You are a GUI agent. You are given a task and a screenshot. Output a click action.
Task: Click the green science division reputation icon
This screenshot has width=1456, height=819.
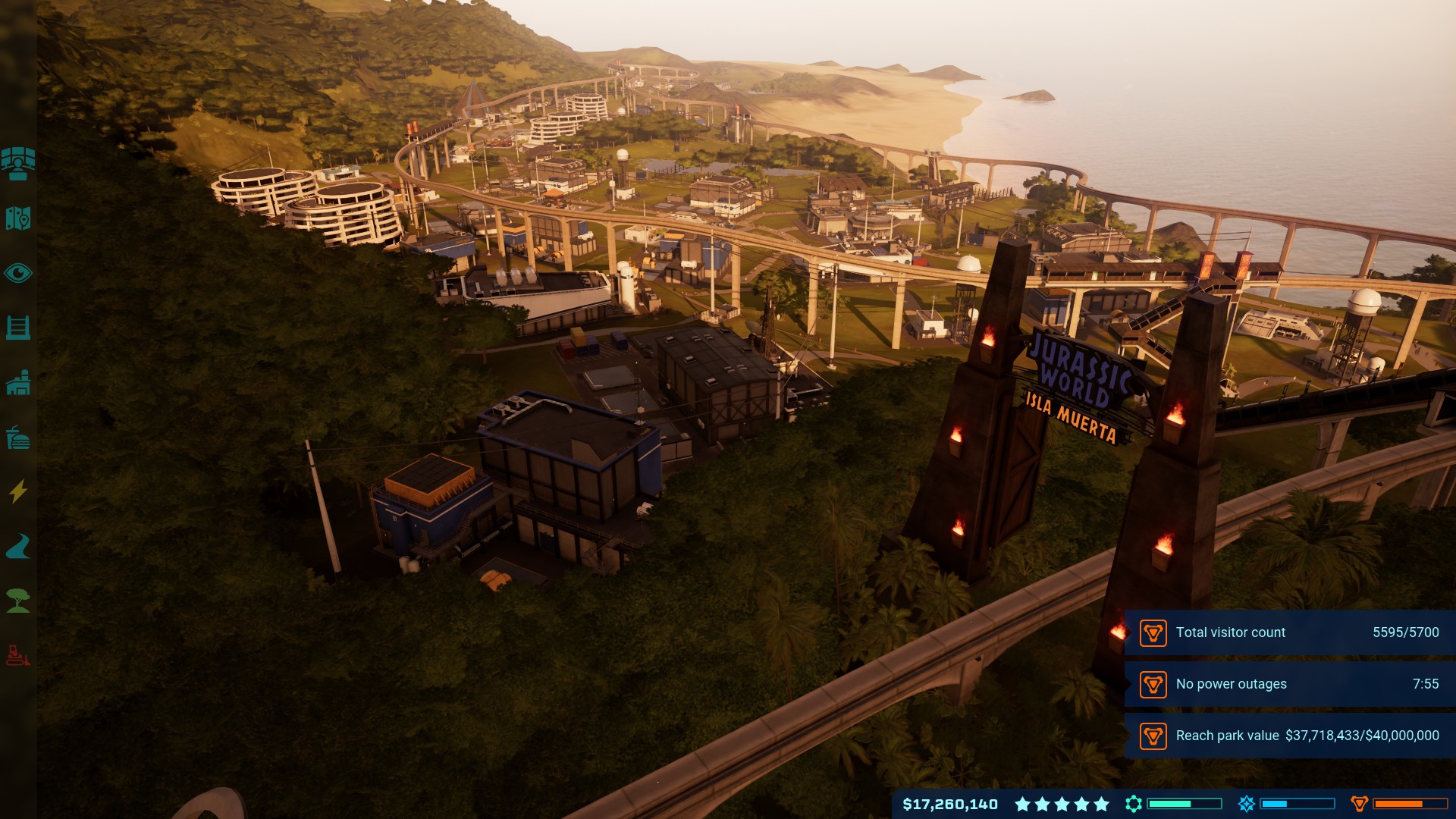point(1134,804)
